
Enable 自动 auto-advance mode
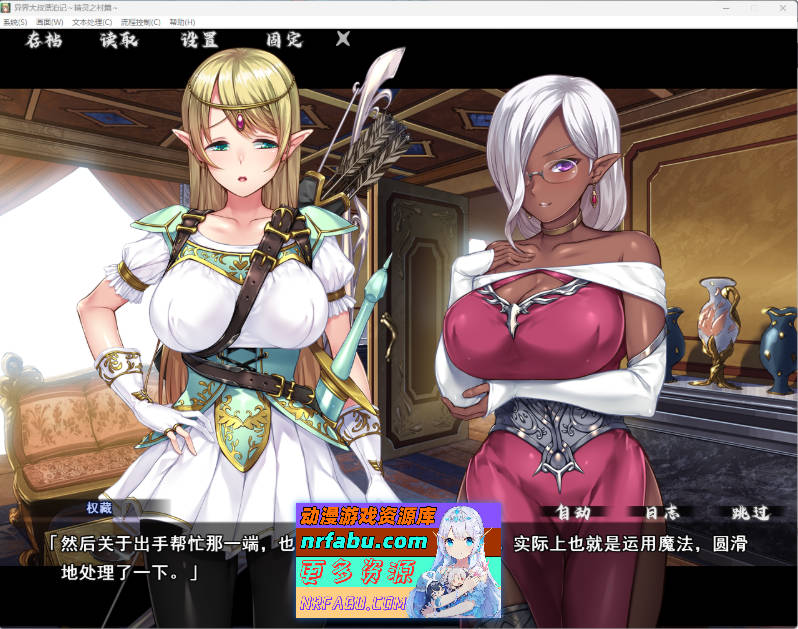573,512
